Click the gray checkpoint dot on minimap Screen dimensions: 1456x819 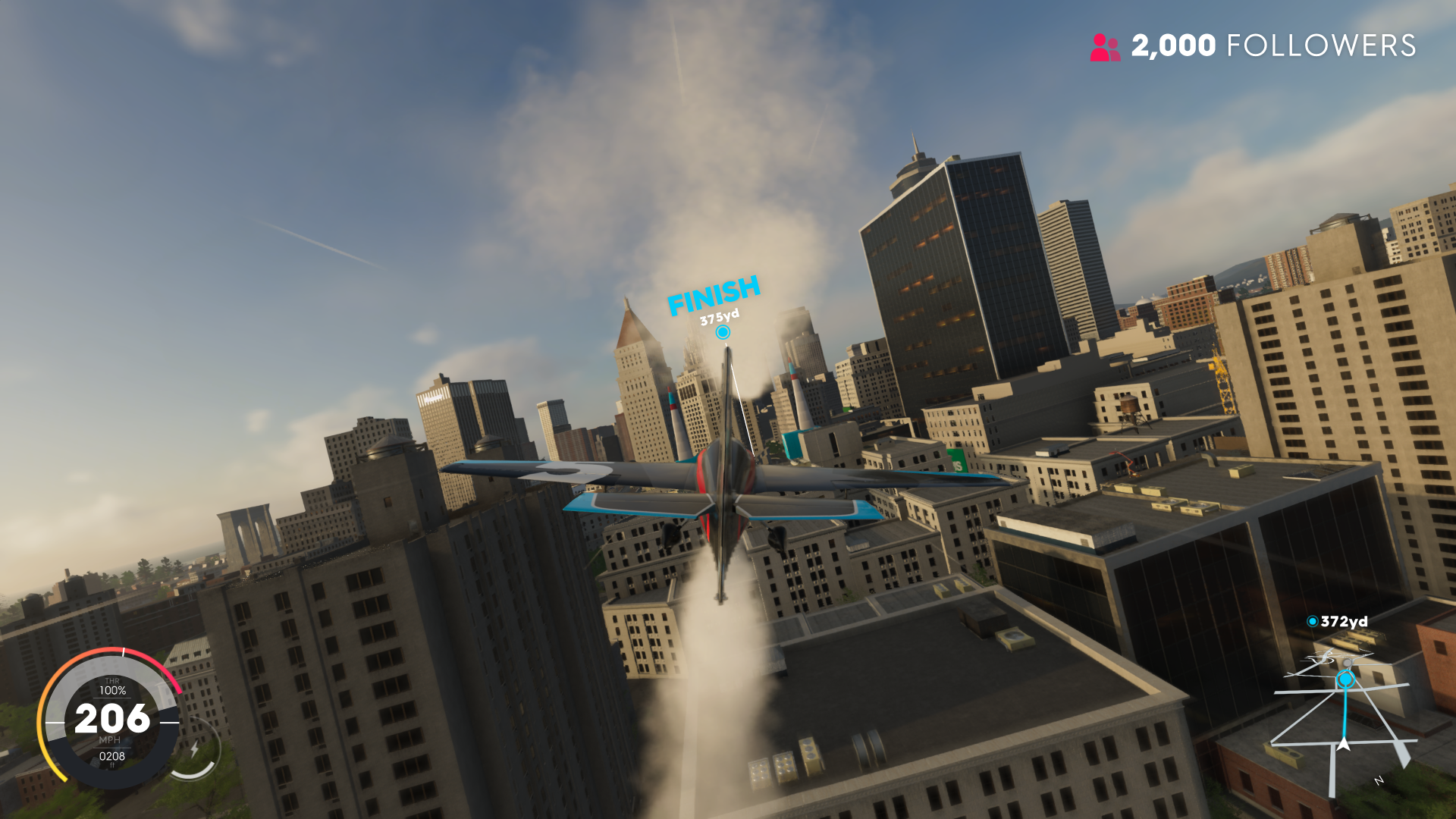[x=1348, y=663]
